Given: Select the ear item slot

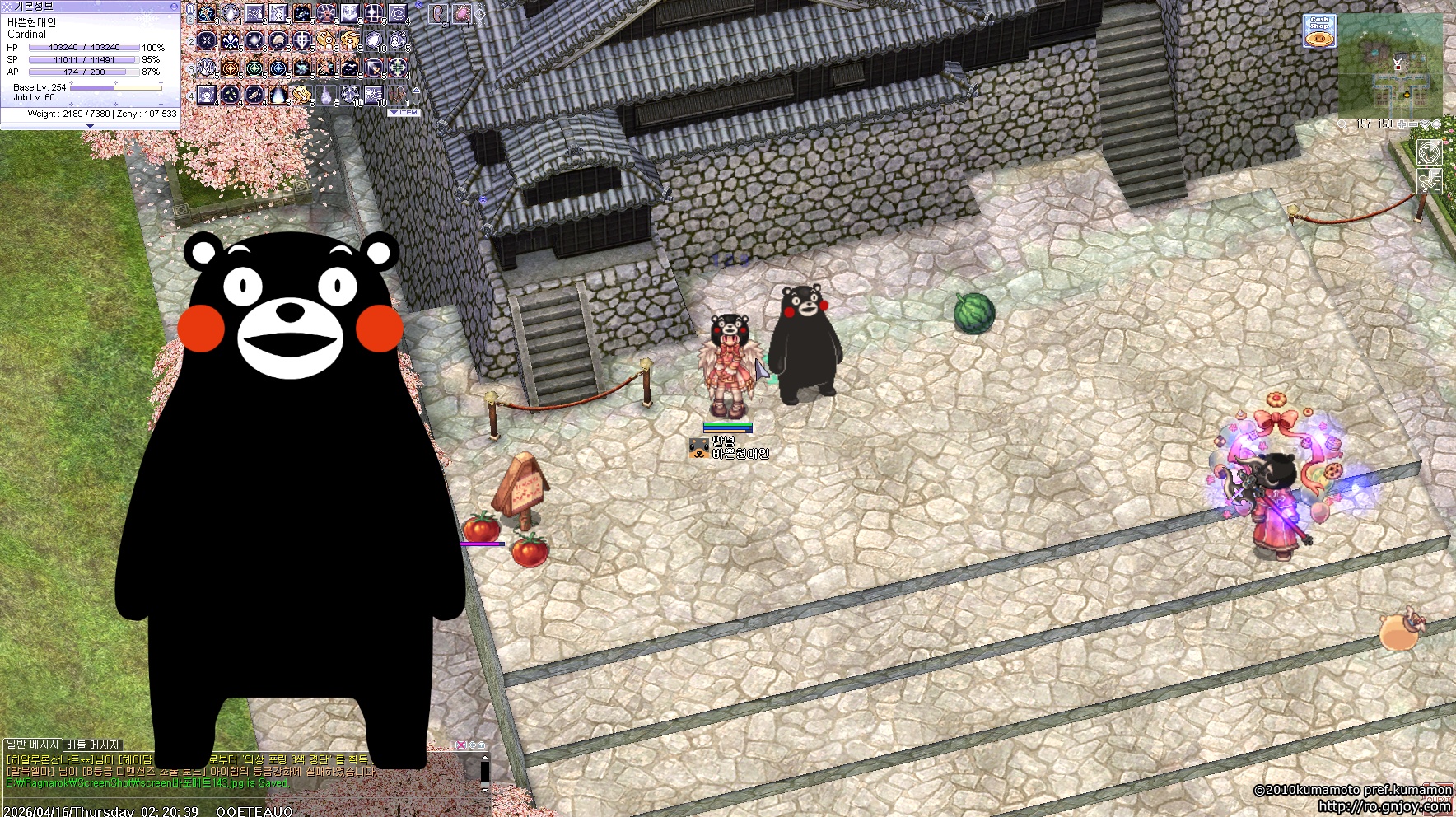Looking at the screenshot, I should tap(437, 13).
